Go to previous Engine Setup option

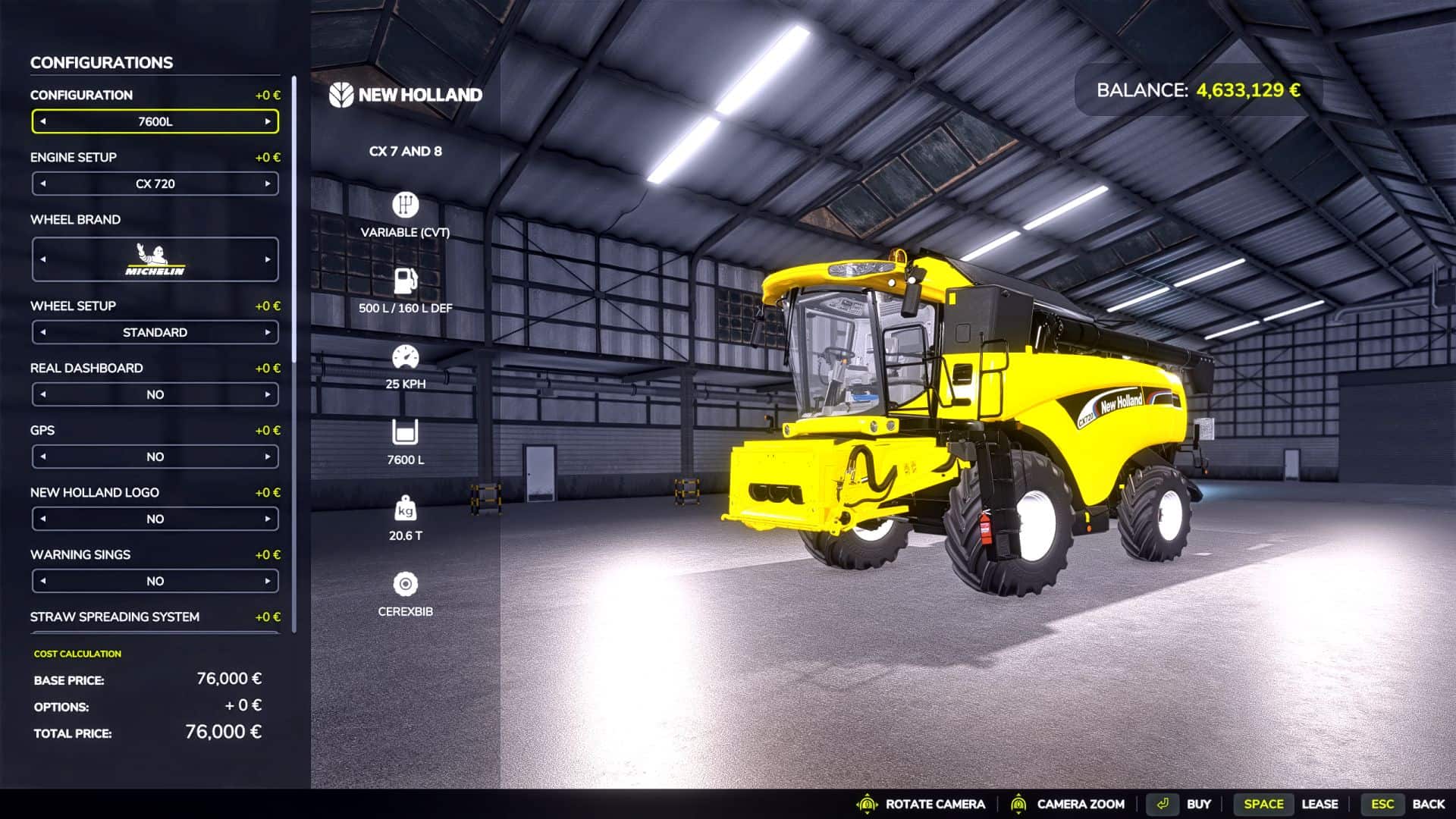click(x=43, y=184)
